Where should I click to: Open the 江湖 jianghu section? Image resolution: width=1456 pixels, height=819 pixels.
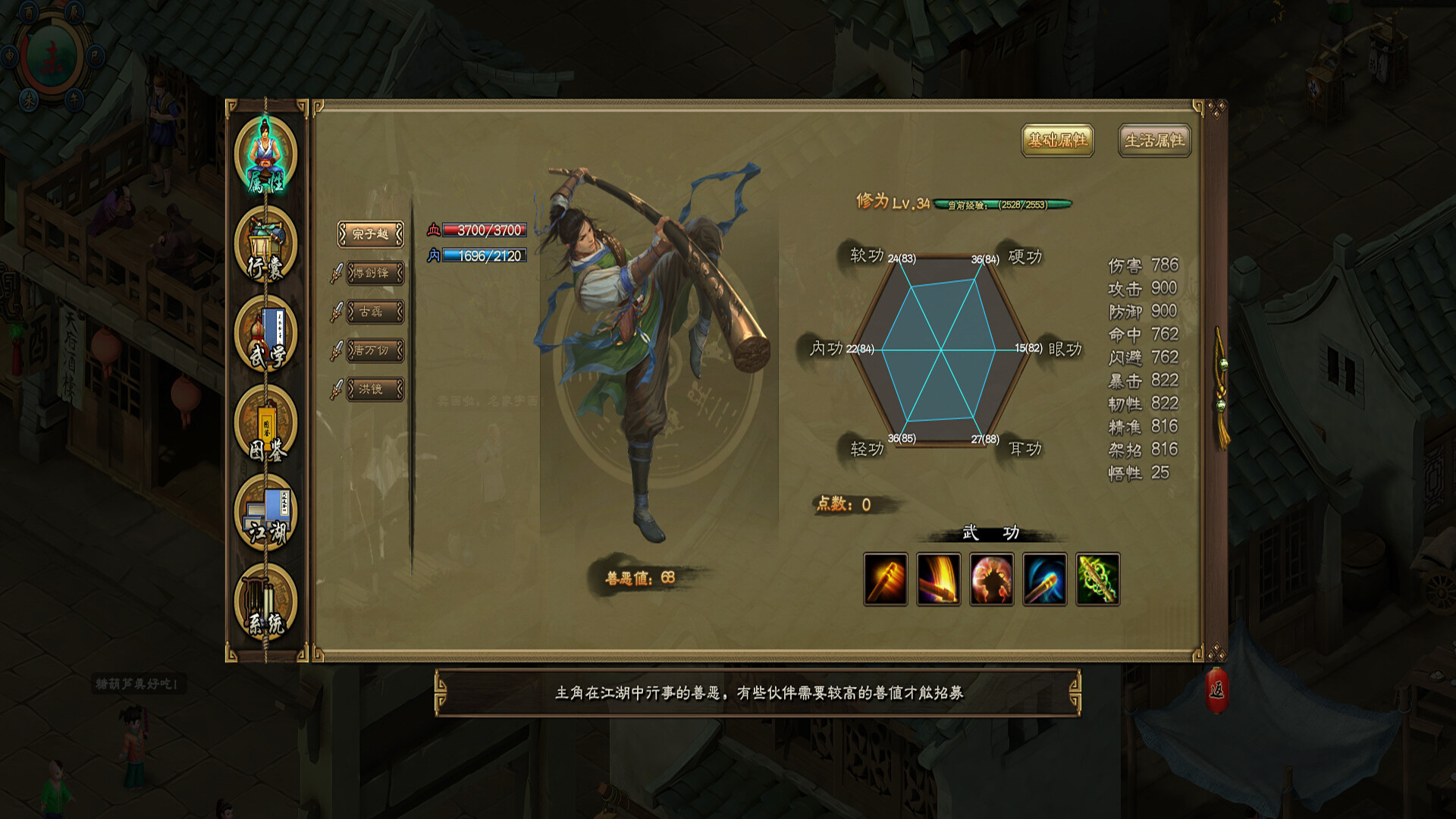click(265, 515)
